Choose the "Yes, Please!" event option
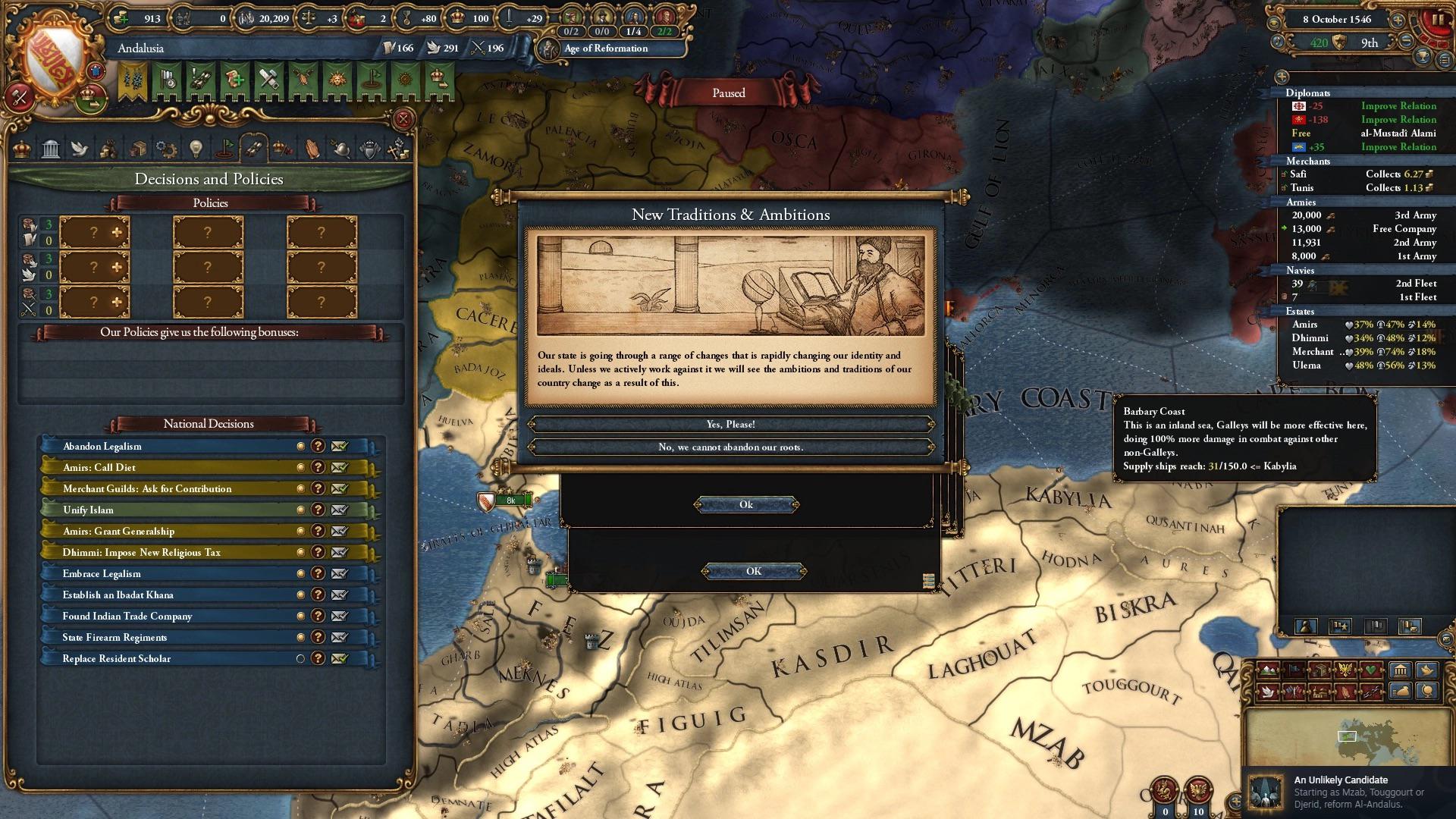Viewport: 1456px width, 819px height. pos(730,424)
